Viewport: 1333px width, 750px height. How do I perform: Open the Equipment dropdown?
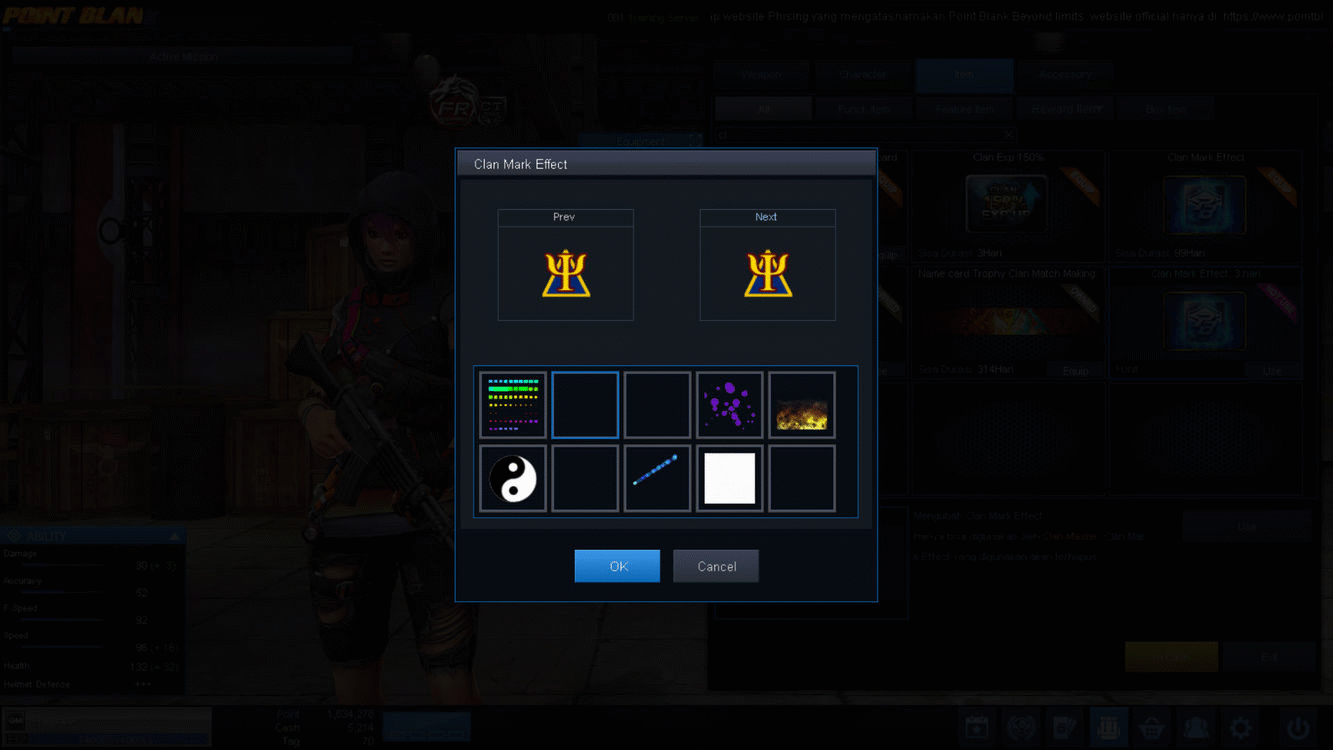[640, 140]
